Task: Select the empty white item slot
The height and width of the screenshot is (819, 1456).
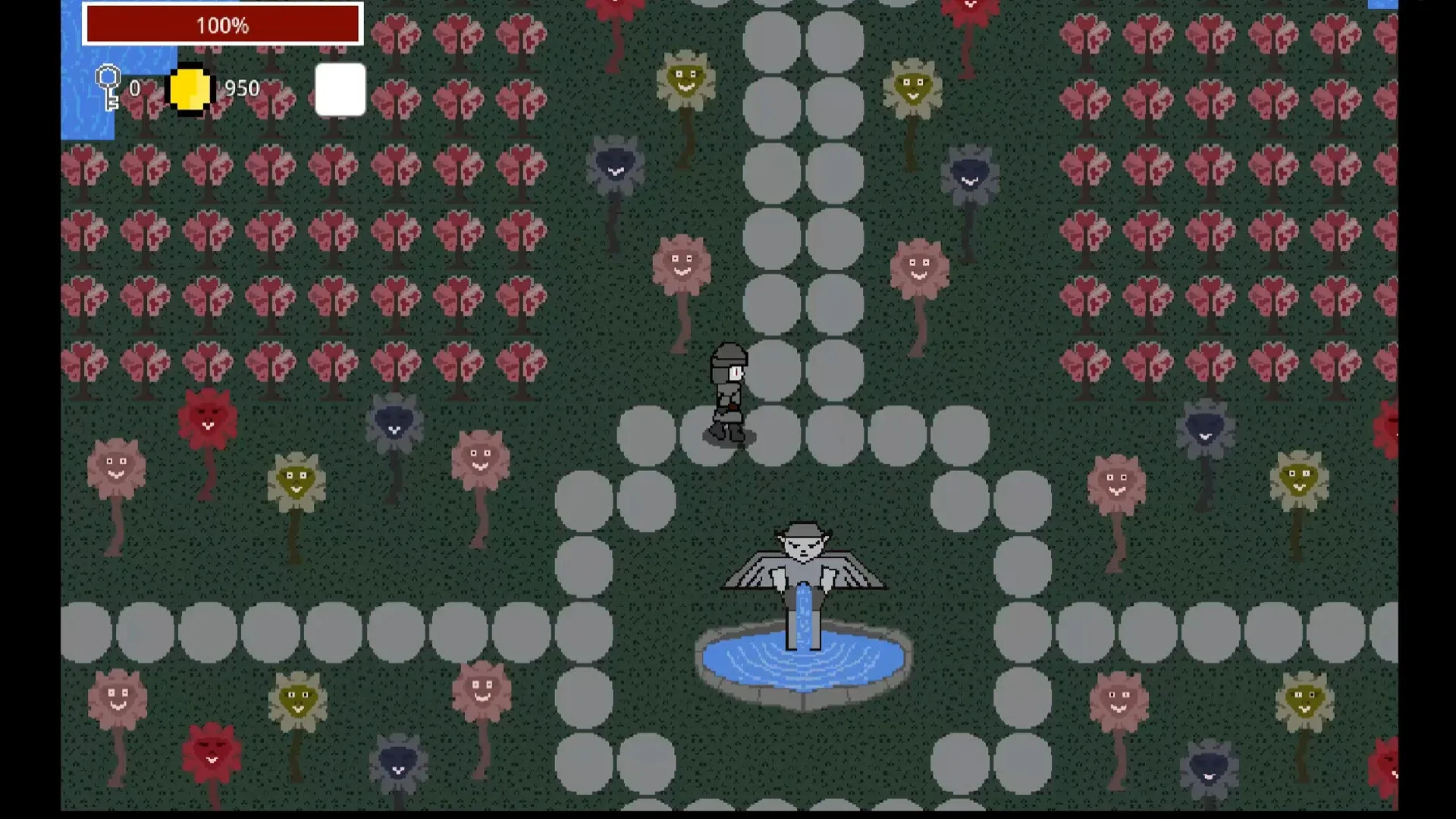Action: click(x=340, y=89)
